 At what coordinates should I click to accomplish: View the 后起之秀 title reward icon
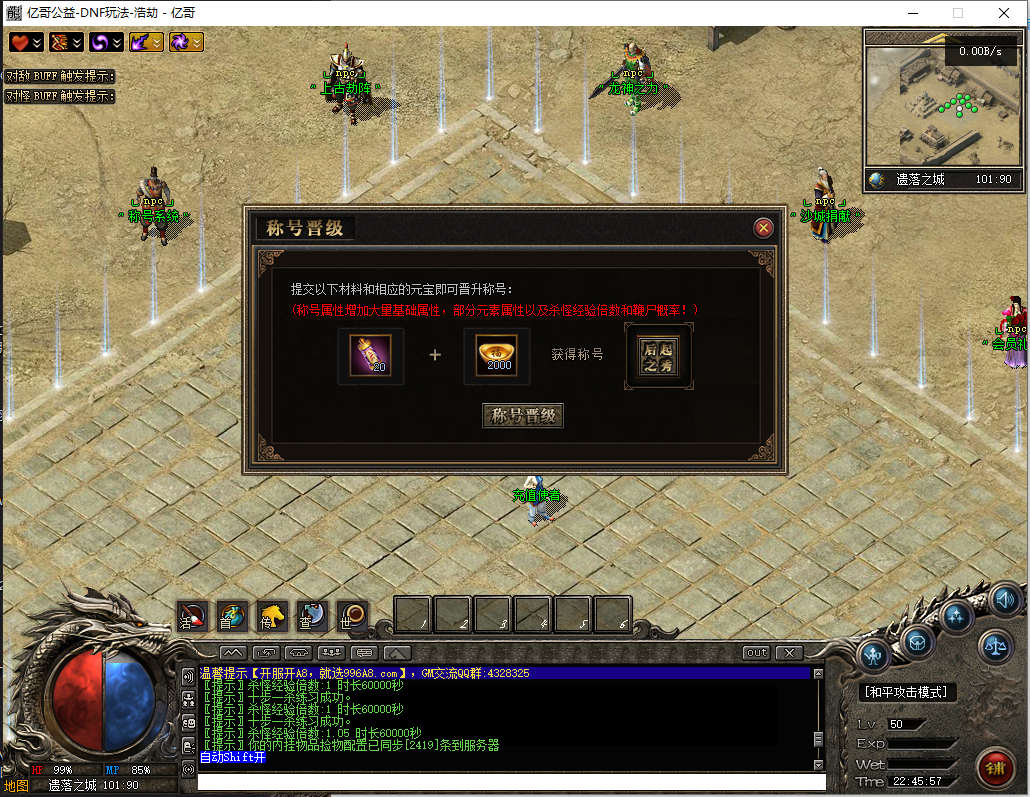point(657,356)
